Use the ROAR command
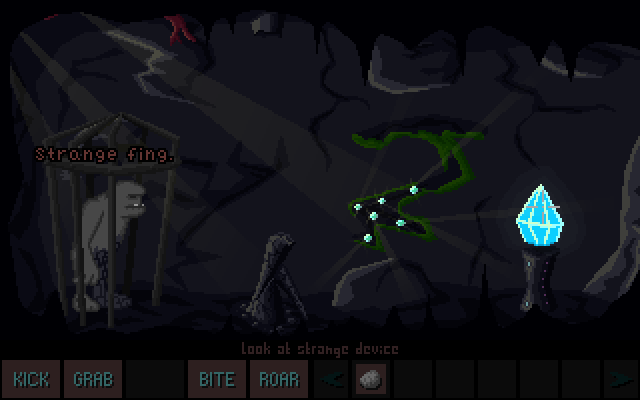The height and width of the screenshot is (400, 640). pos(279,380)
